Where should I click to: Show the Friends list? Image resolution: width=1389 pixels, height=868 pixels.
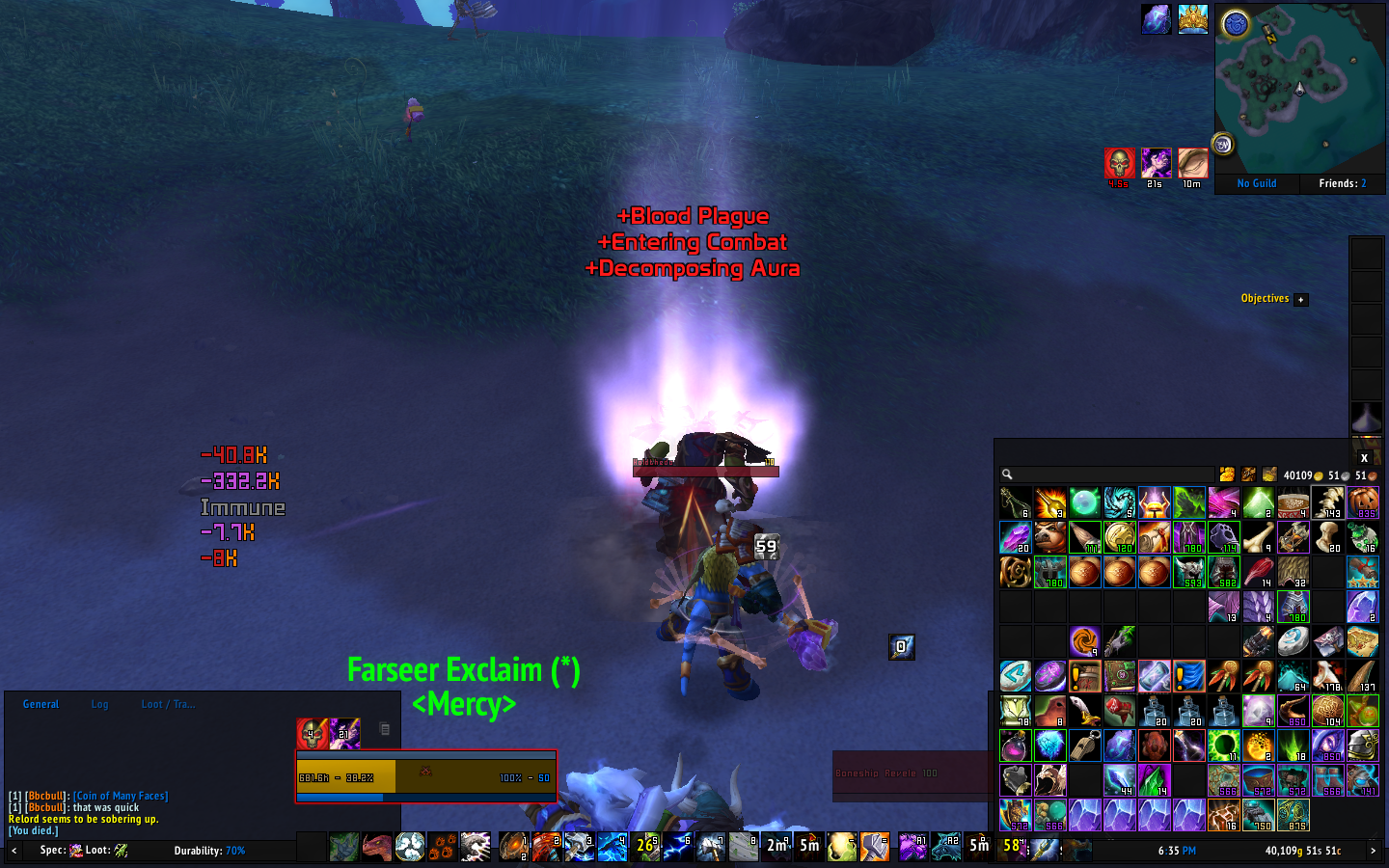(x=1342, y=183)
